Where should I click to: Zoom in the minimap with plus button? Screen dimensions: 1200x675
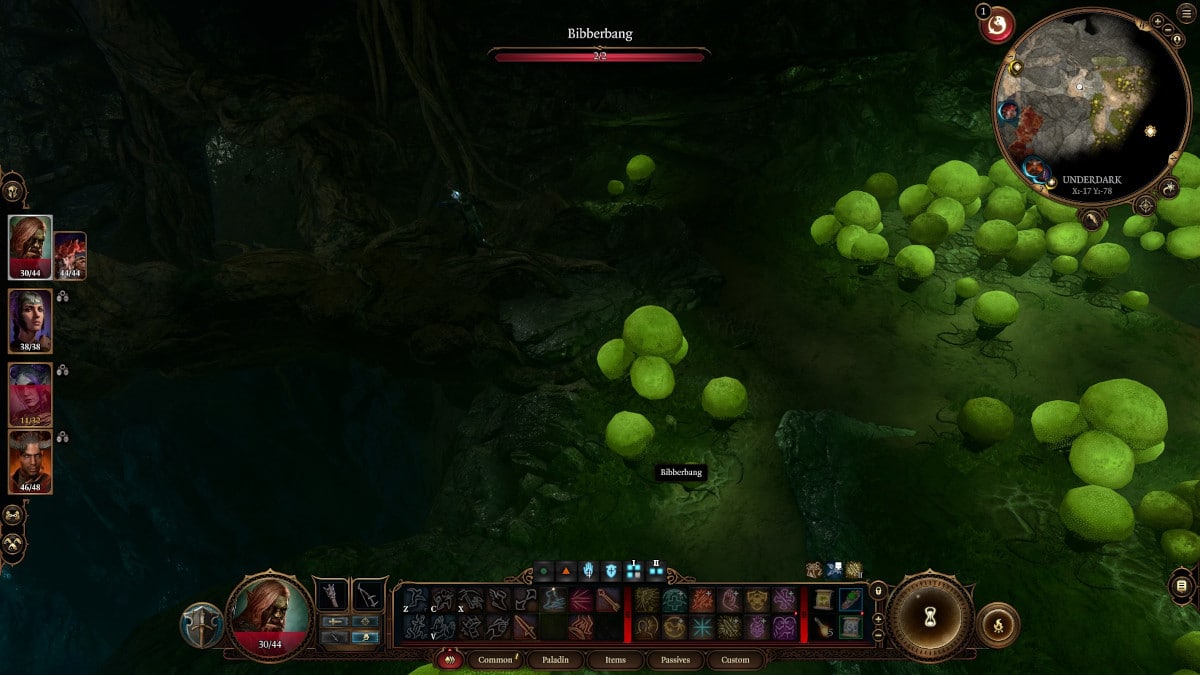point(1157,21)
